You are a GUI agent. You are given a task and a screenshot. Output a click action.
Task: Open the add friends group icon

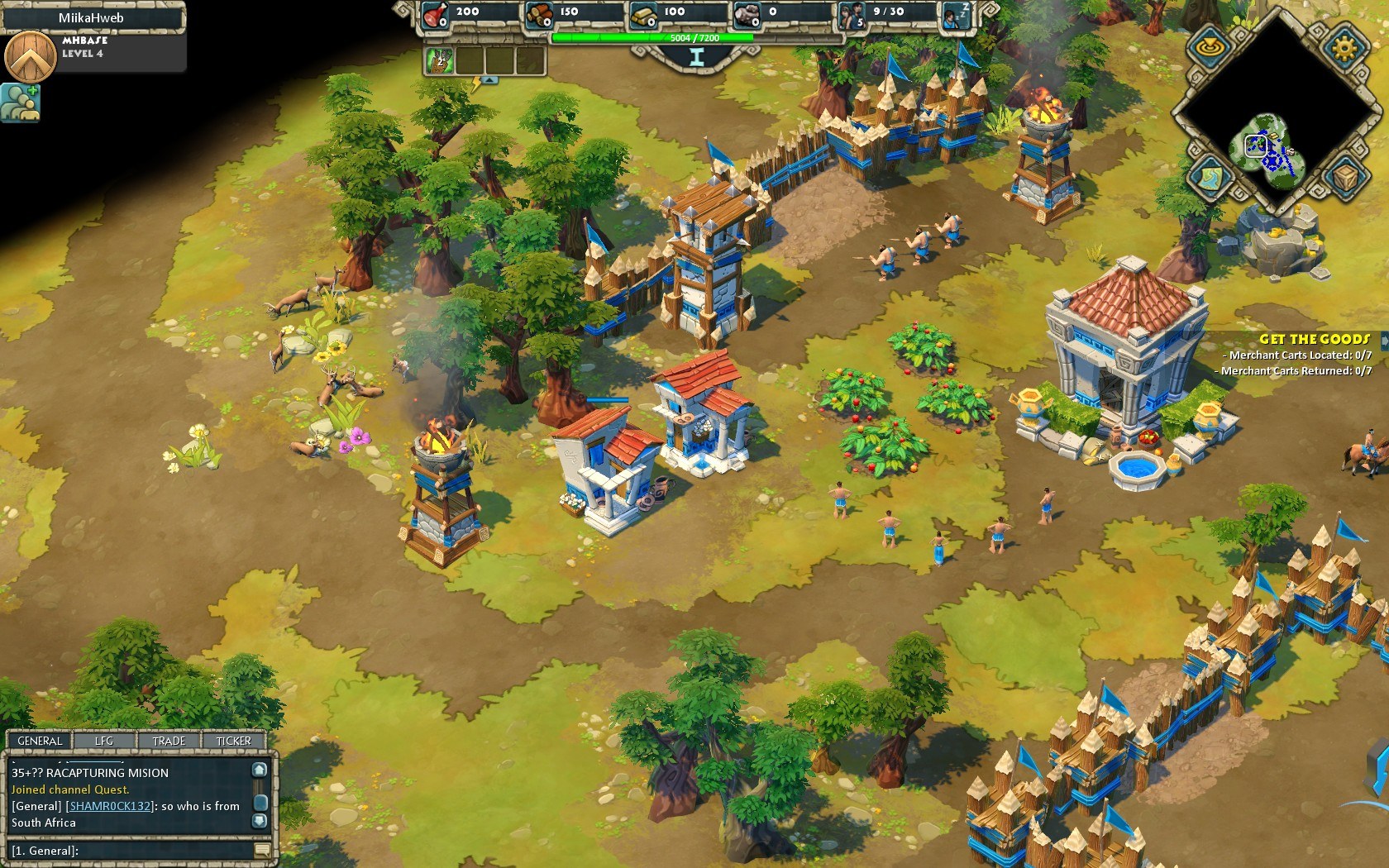coord(20,103)
